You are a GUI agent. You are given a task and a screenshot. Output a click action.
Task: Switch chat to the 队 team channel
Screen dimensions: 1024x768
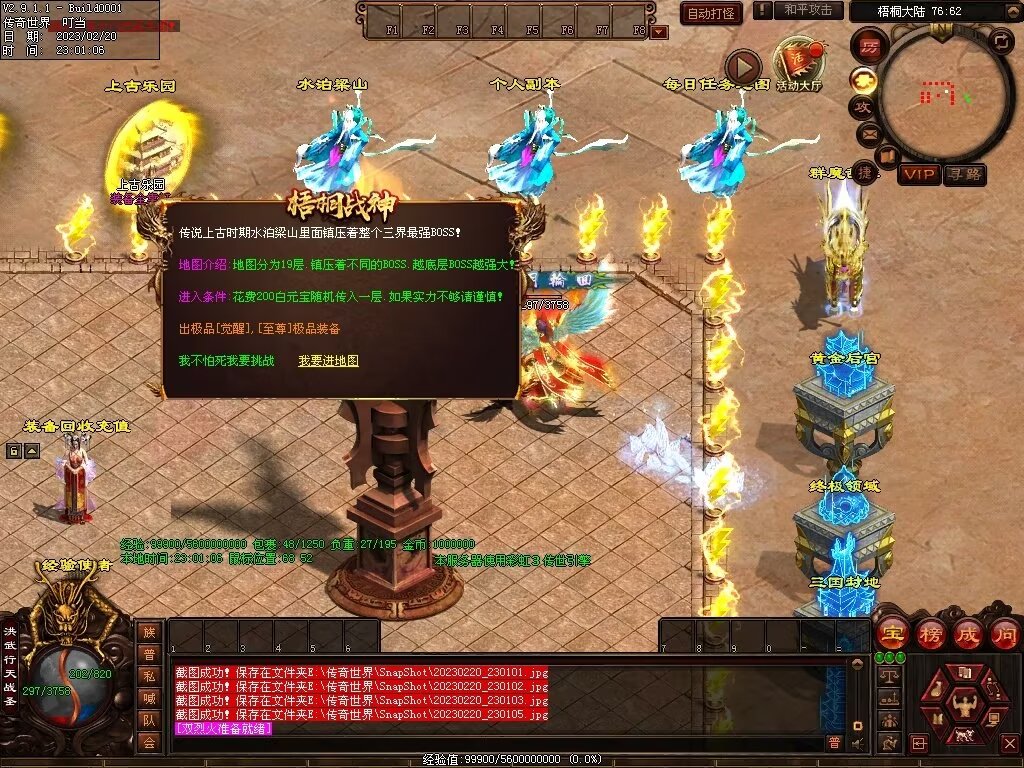149,720
